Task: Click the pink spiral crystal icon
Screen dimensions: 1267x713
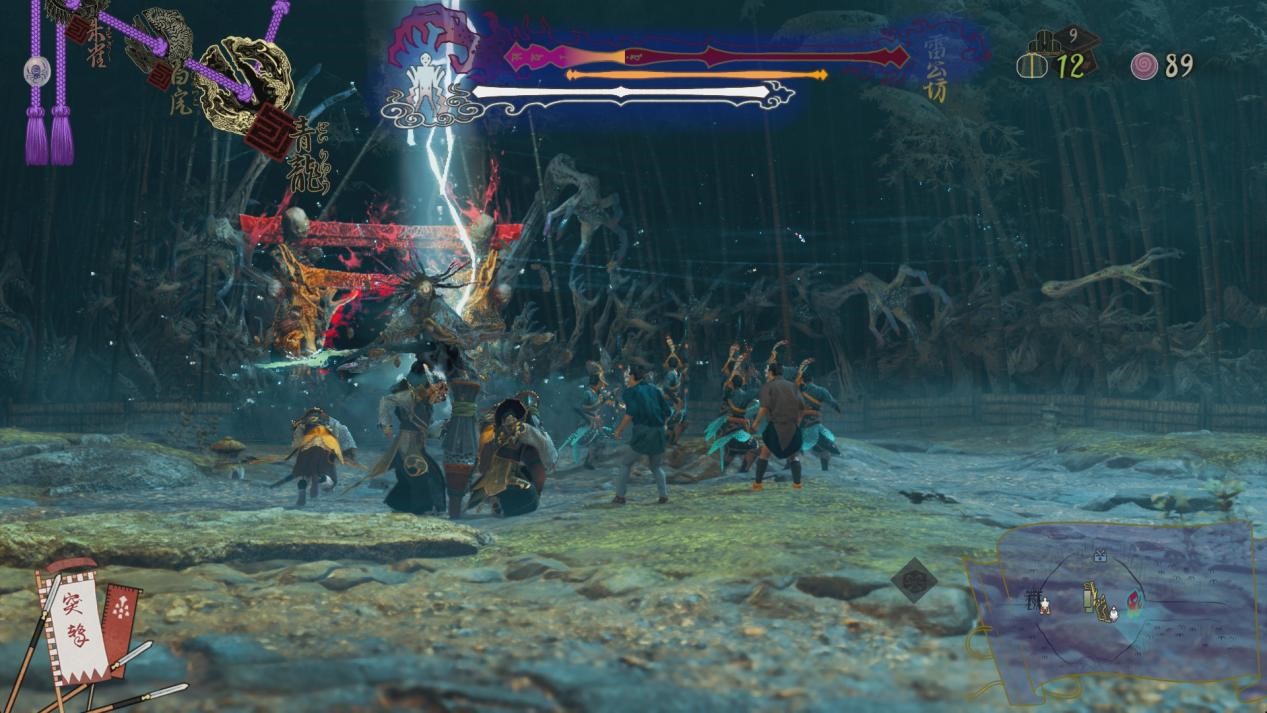Action: (x=1144, y=65)
